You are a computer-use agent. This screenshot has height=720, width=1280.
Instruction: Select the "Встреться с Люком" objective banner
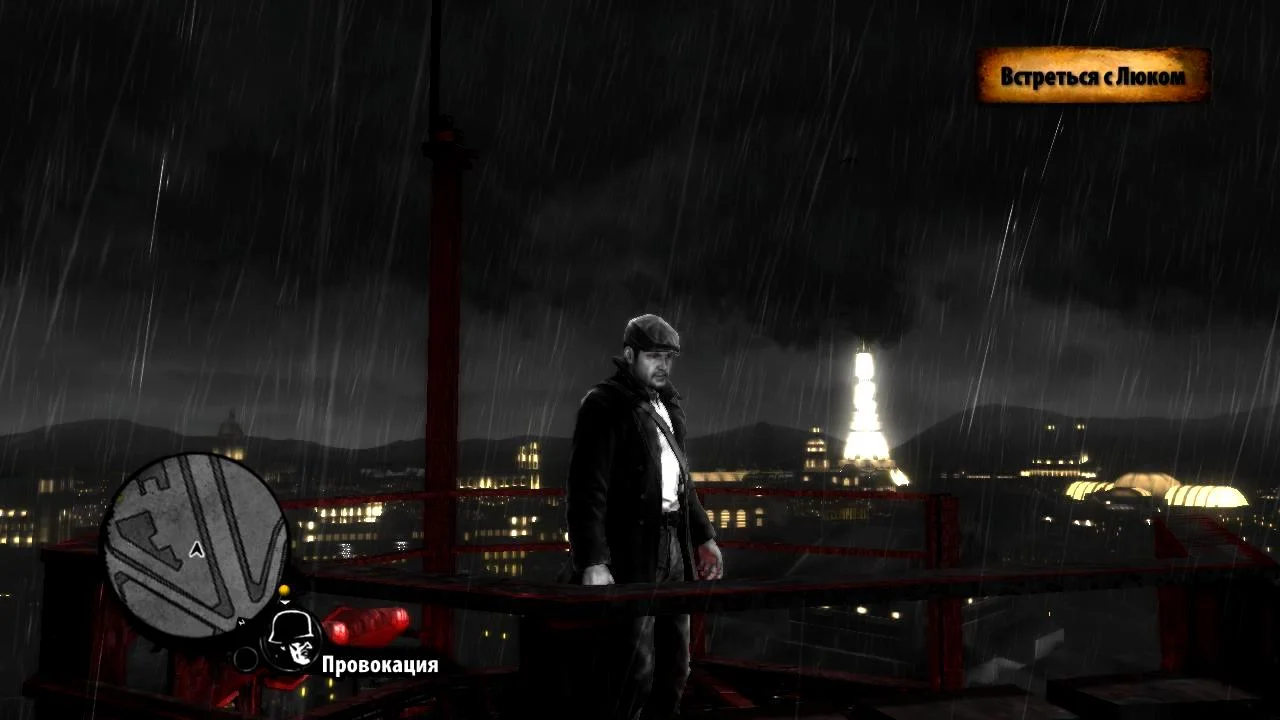point(1092,76)
